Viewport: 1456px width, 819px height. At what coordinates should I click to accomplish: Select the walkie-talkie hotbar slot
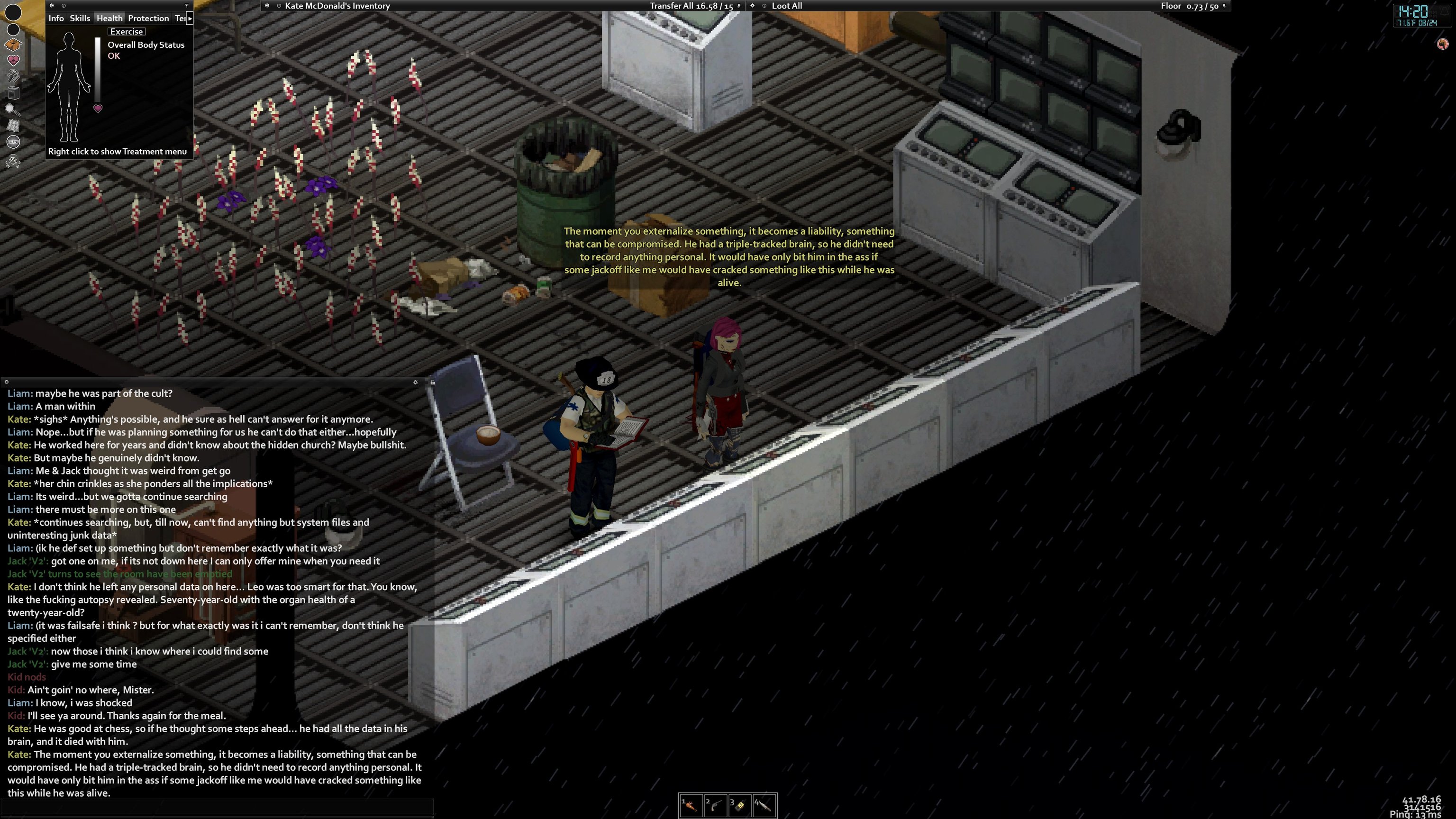pos(739,805)
